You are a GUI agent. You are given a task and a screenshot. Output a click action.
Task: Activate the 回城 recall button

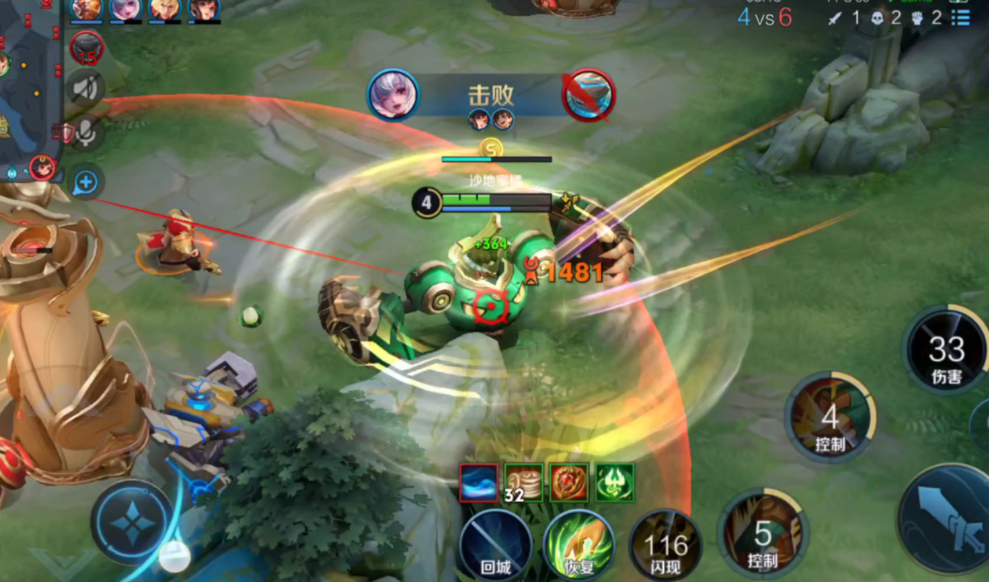(496, 545)
